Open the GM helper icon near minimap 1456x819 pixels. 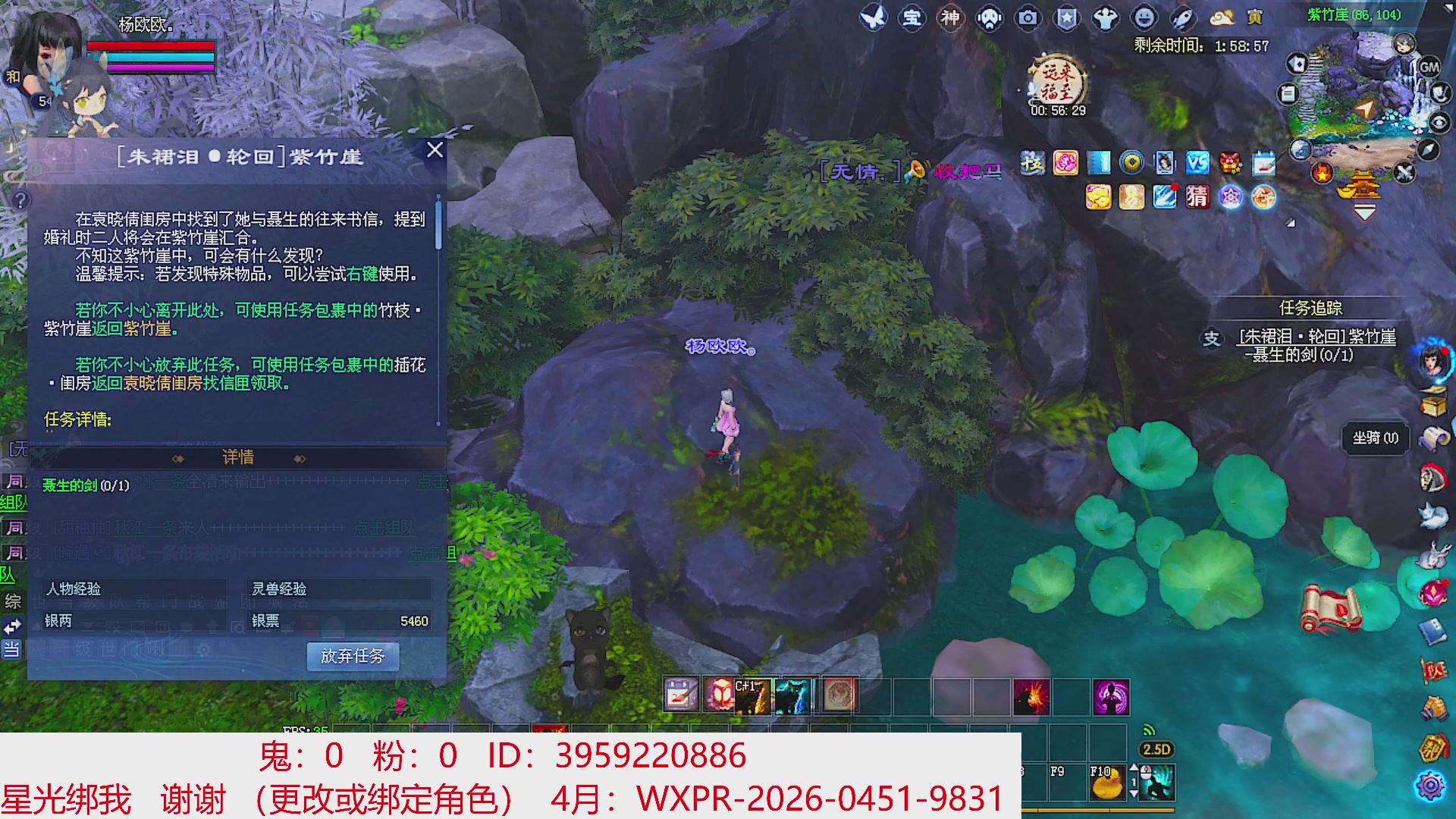point(1429,68)
